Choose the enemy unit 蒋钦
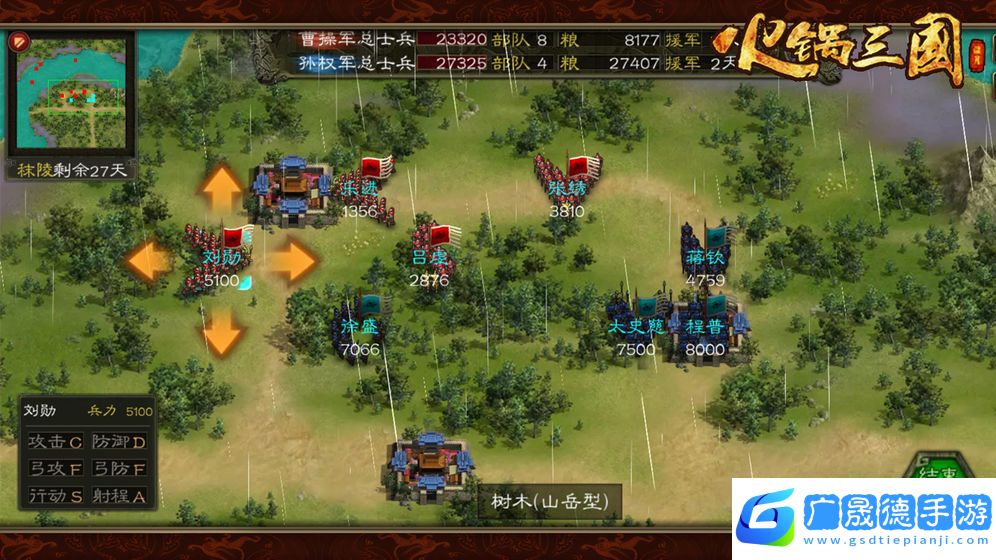The width and height of the screenshot is (996, 560). (706, 250)
